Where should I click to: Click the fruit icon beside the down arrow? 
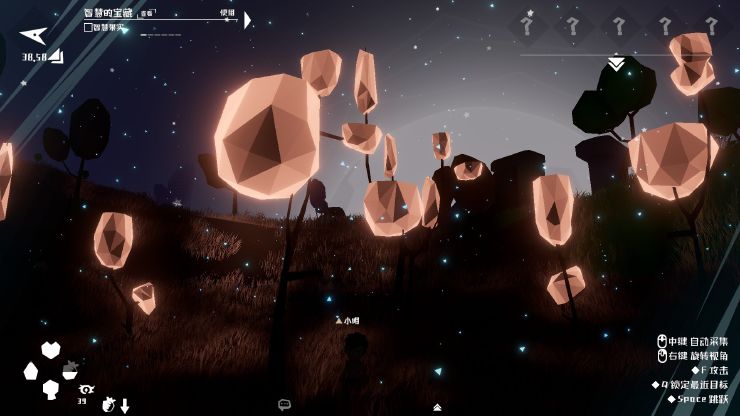coord(109,405)
